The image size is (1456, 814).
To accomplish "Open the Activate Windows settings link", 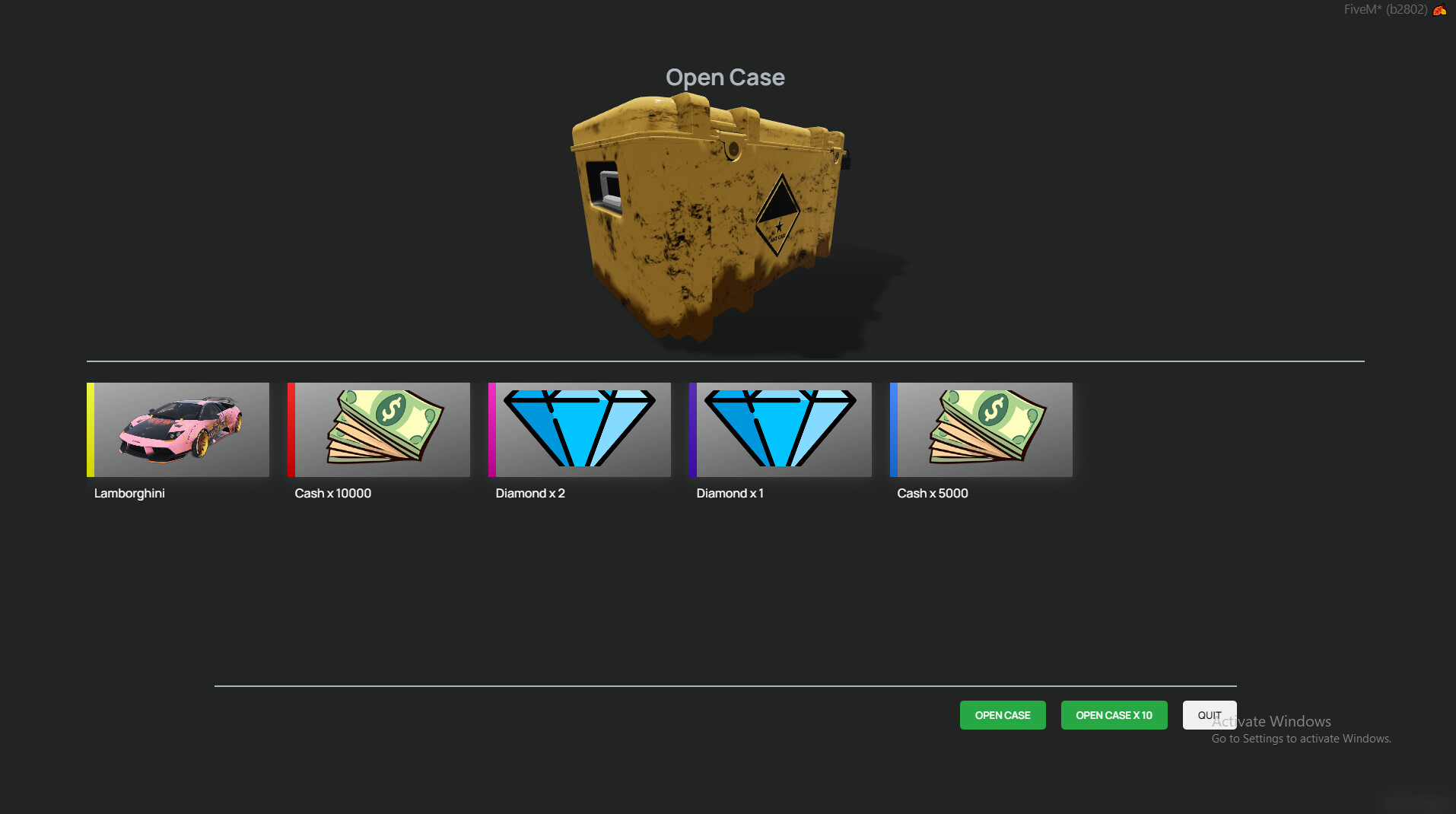I will 1300,738.
